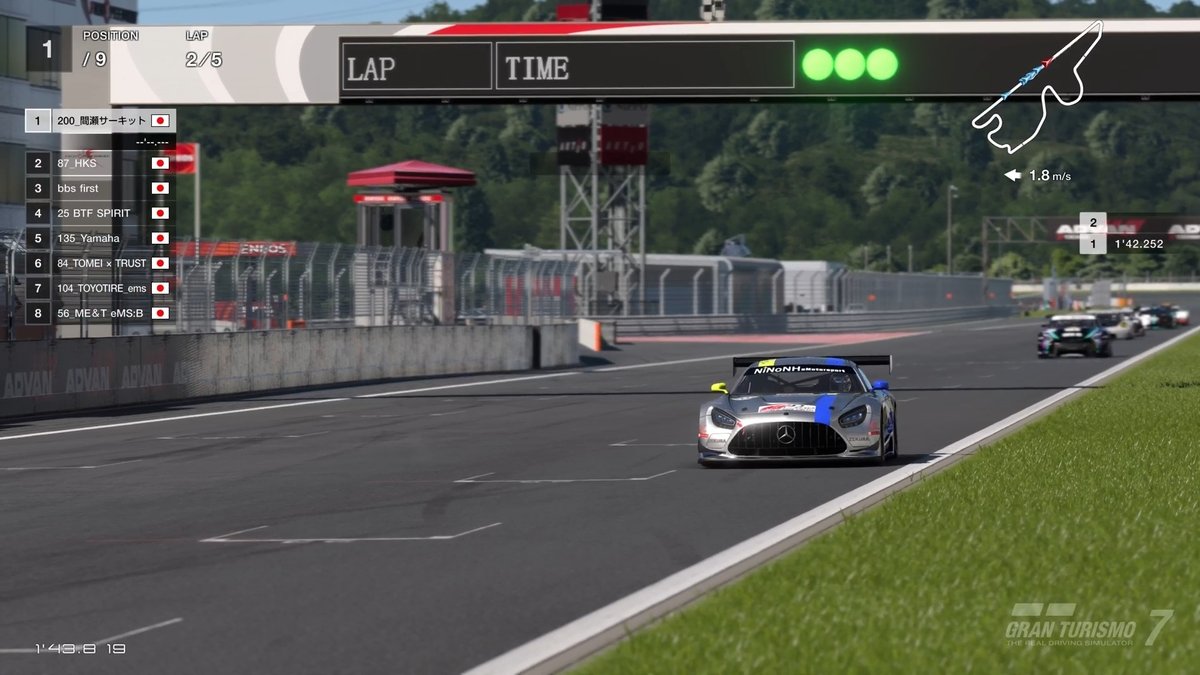1200x675 pixels.
Task: Click the 56_ME&T eMS:B leaderboard entry
Action: click(x=100, y=313)
